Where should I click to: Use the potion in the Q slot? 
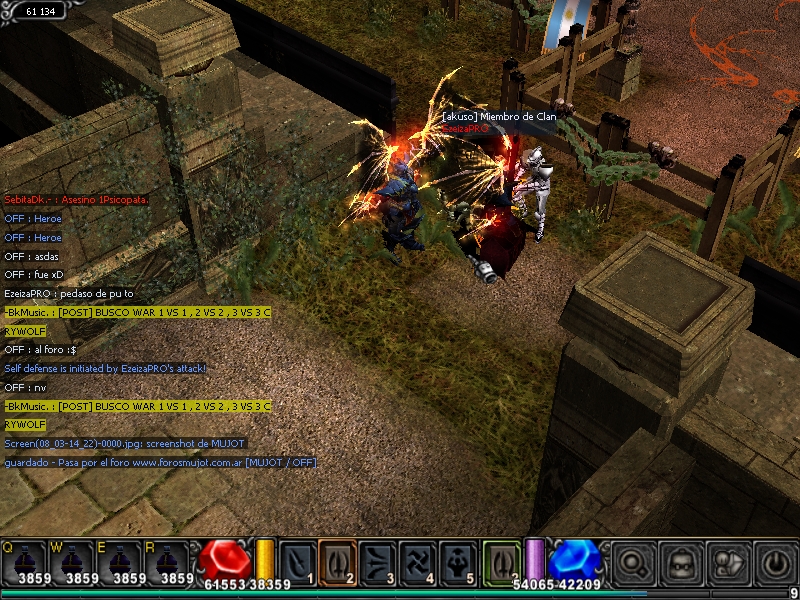23,562
